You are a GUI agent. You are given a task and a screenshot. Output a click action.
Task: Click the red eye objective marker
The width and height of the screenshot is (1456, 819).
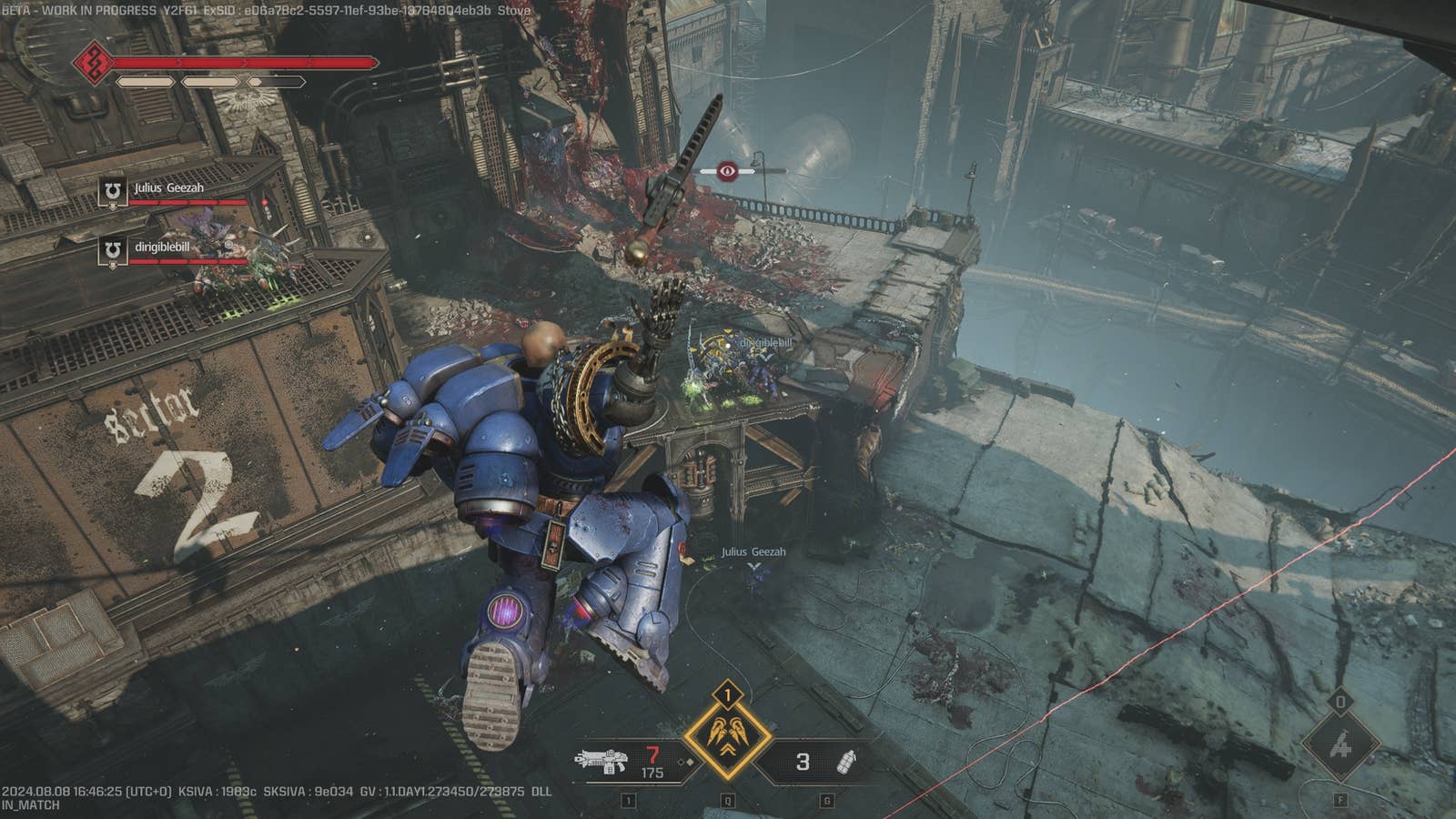pos(727,170)
